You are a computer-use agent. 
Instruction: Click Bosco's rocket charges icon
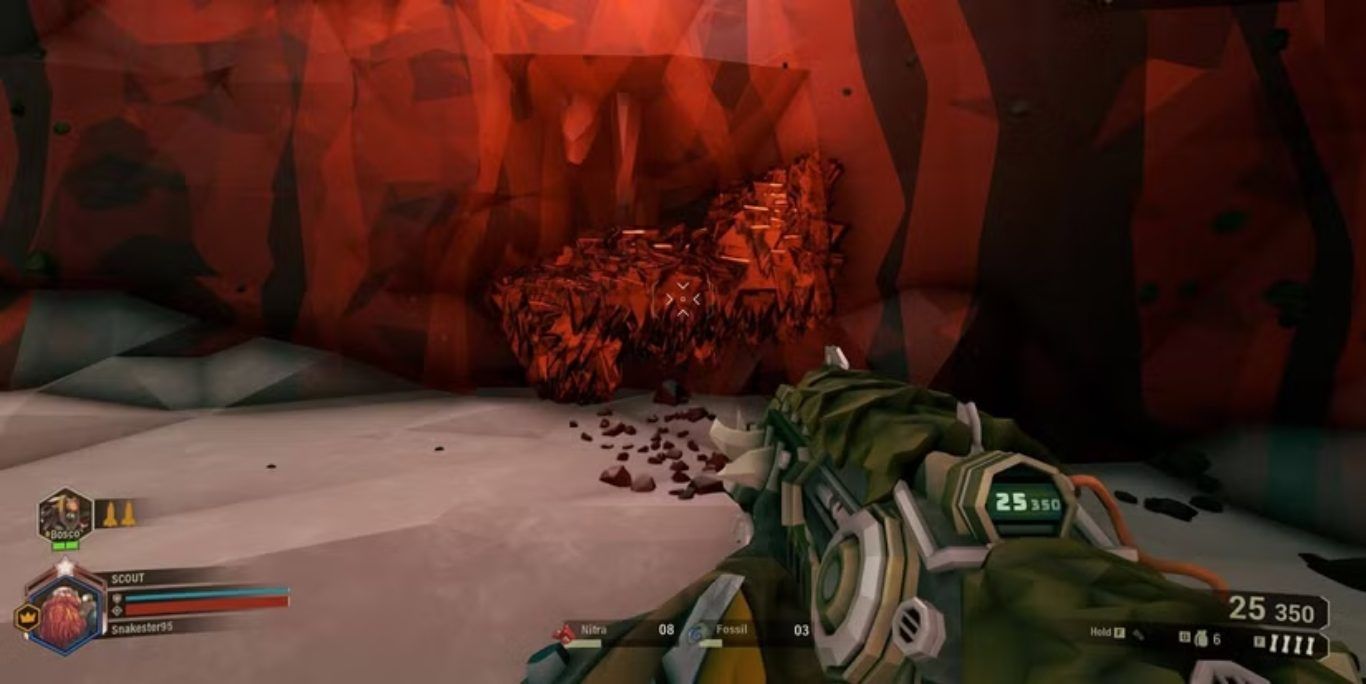[119, 514]
